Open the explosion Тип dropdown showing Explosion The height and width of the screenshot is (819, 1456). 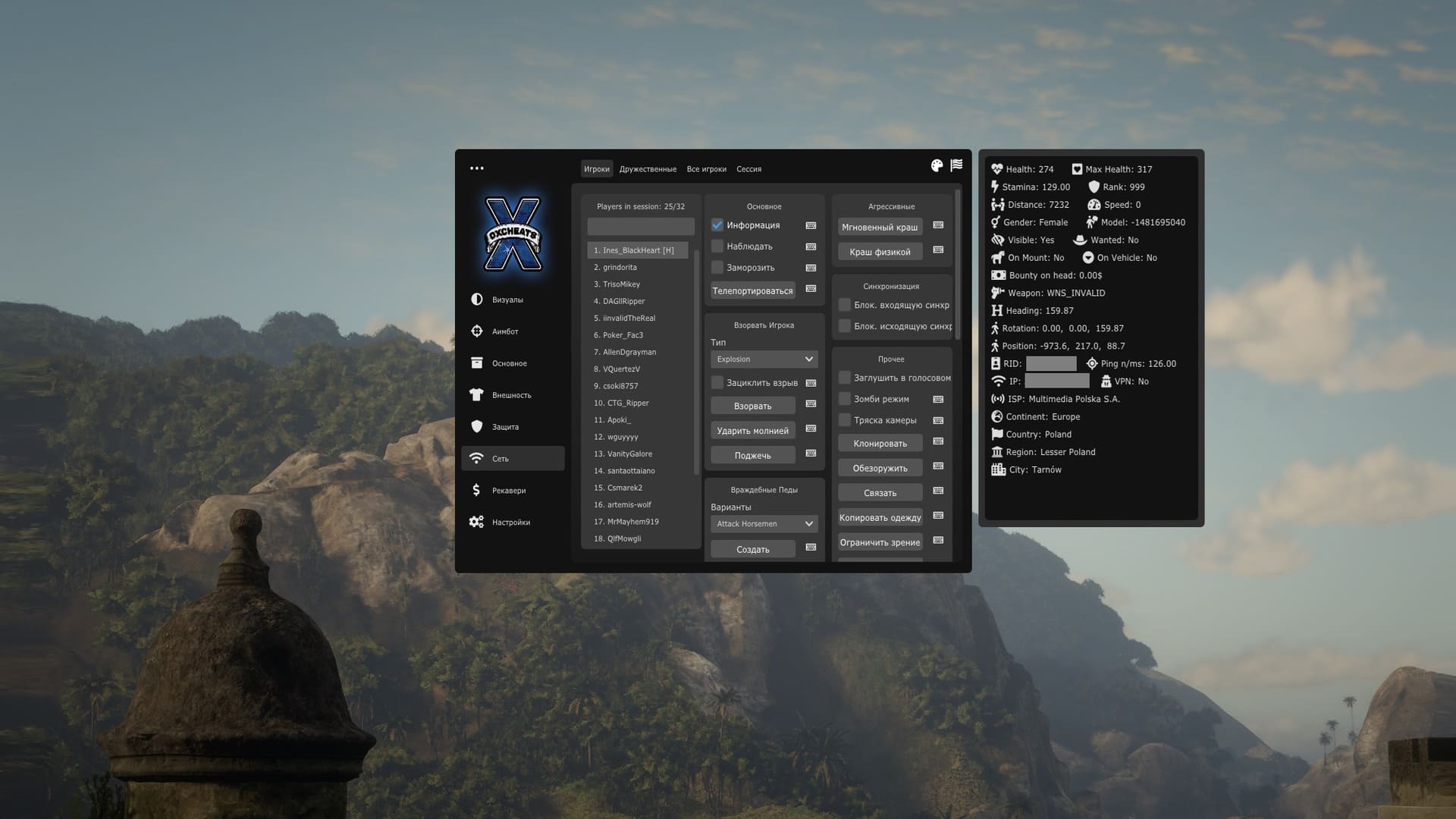point(764,359)
